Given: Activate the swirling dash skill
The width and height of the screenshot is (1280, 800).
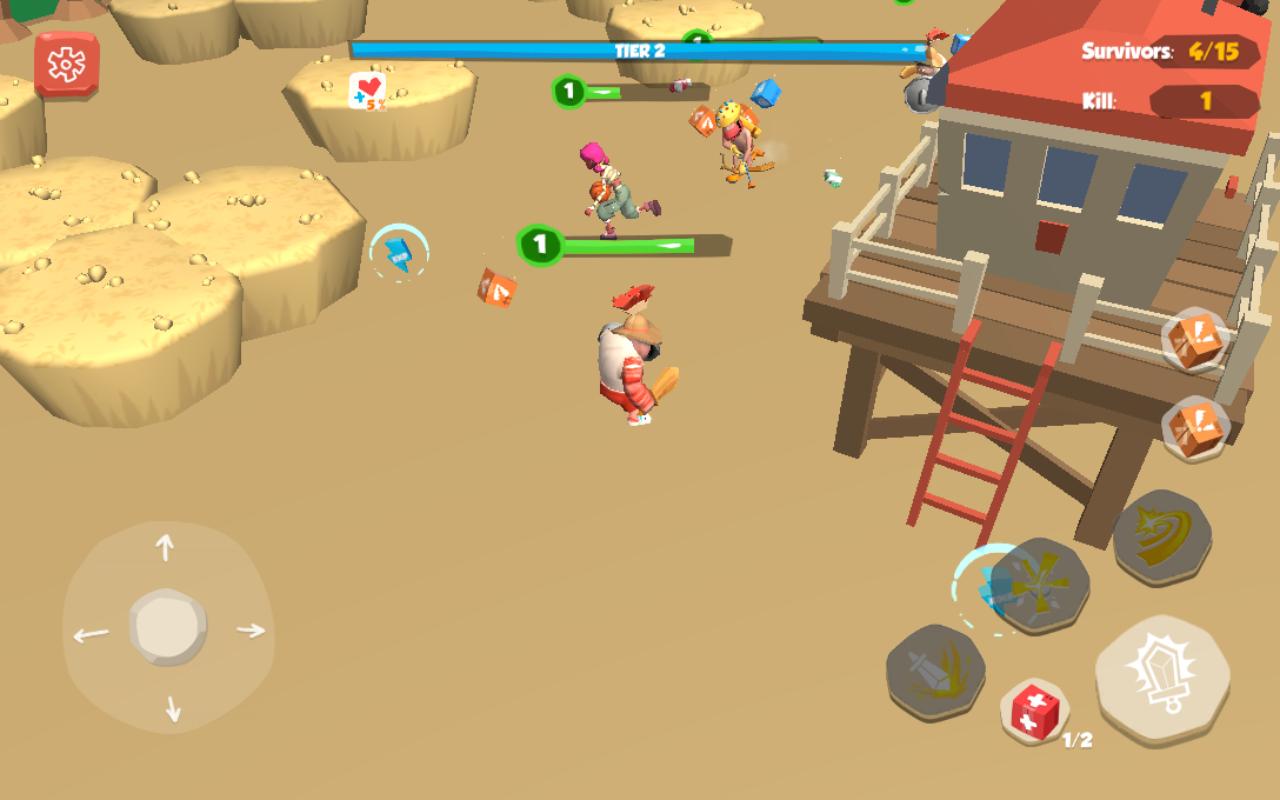Looking at the screenshot, I should [x=1162, y=537].
